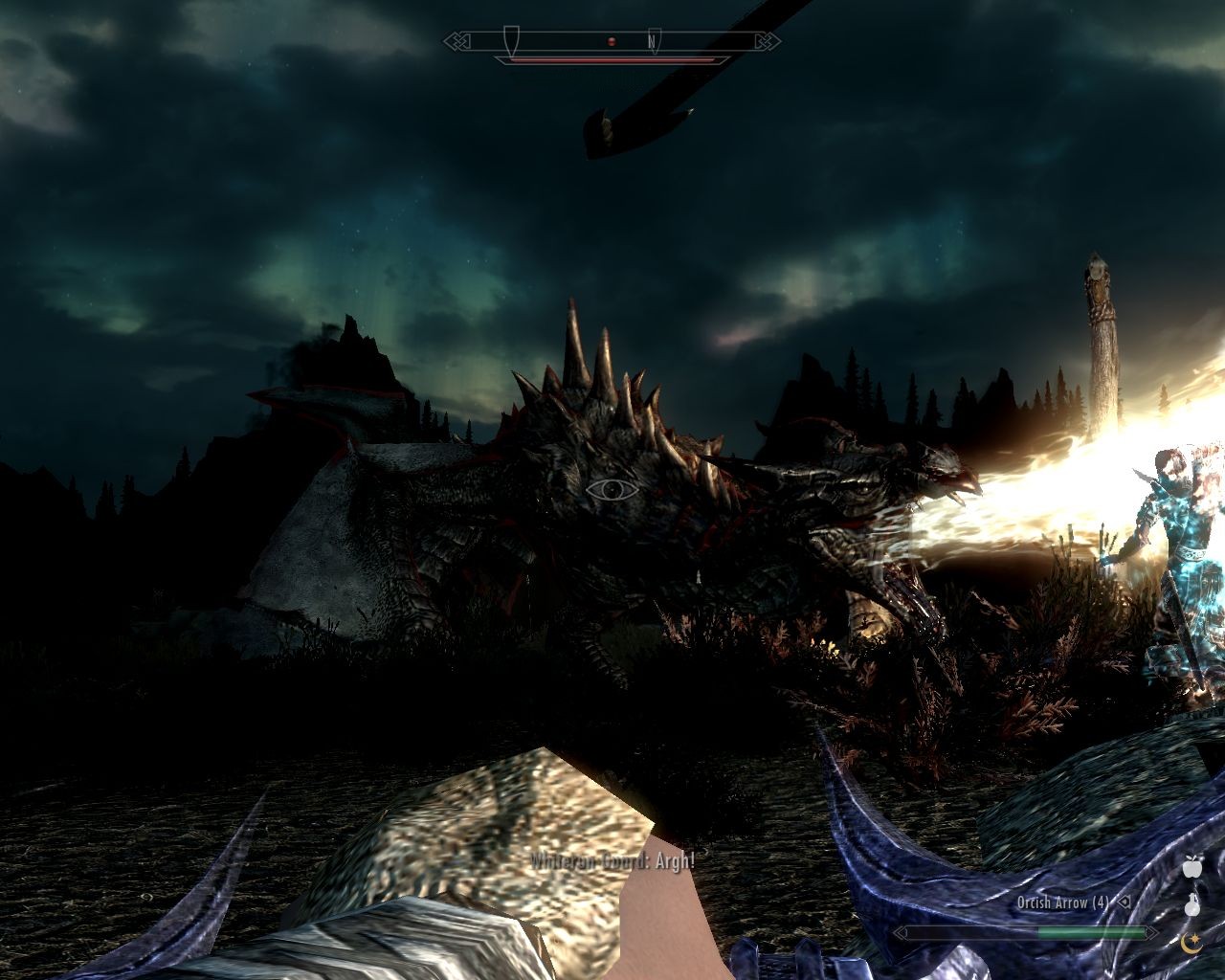
Task: Click the right compass knot ornament
Action: 767,40
